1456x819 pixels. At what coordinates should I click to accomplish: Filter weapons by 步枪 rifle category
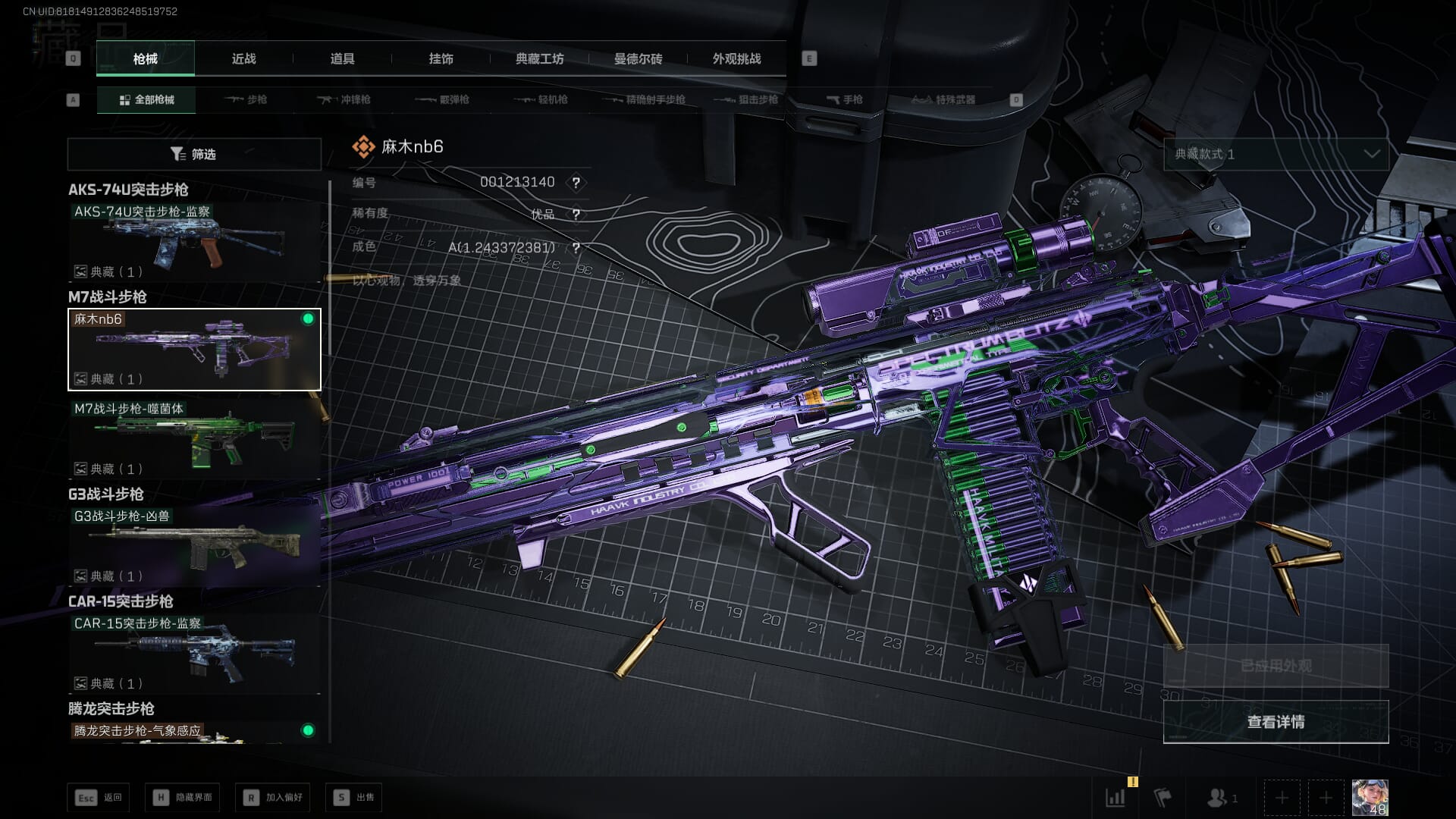click(246, 99)
